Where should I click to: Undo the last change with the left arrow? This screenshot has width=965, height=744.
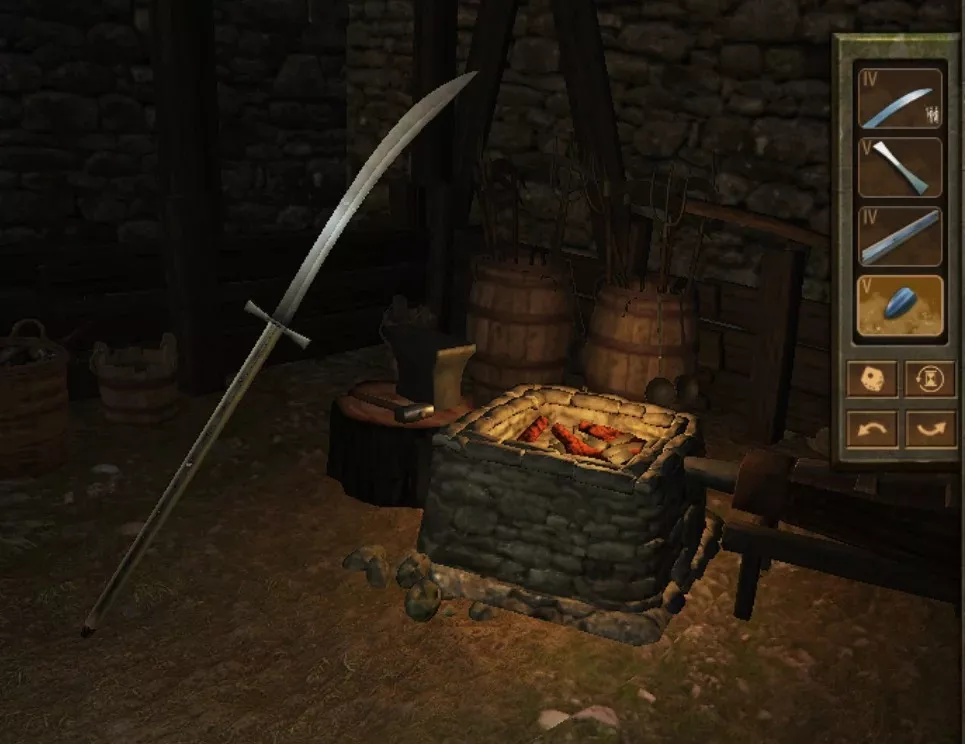coord(871,429)
